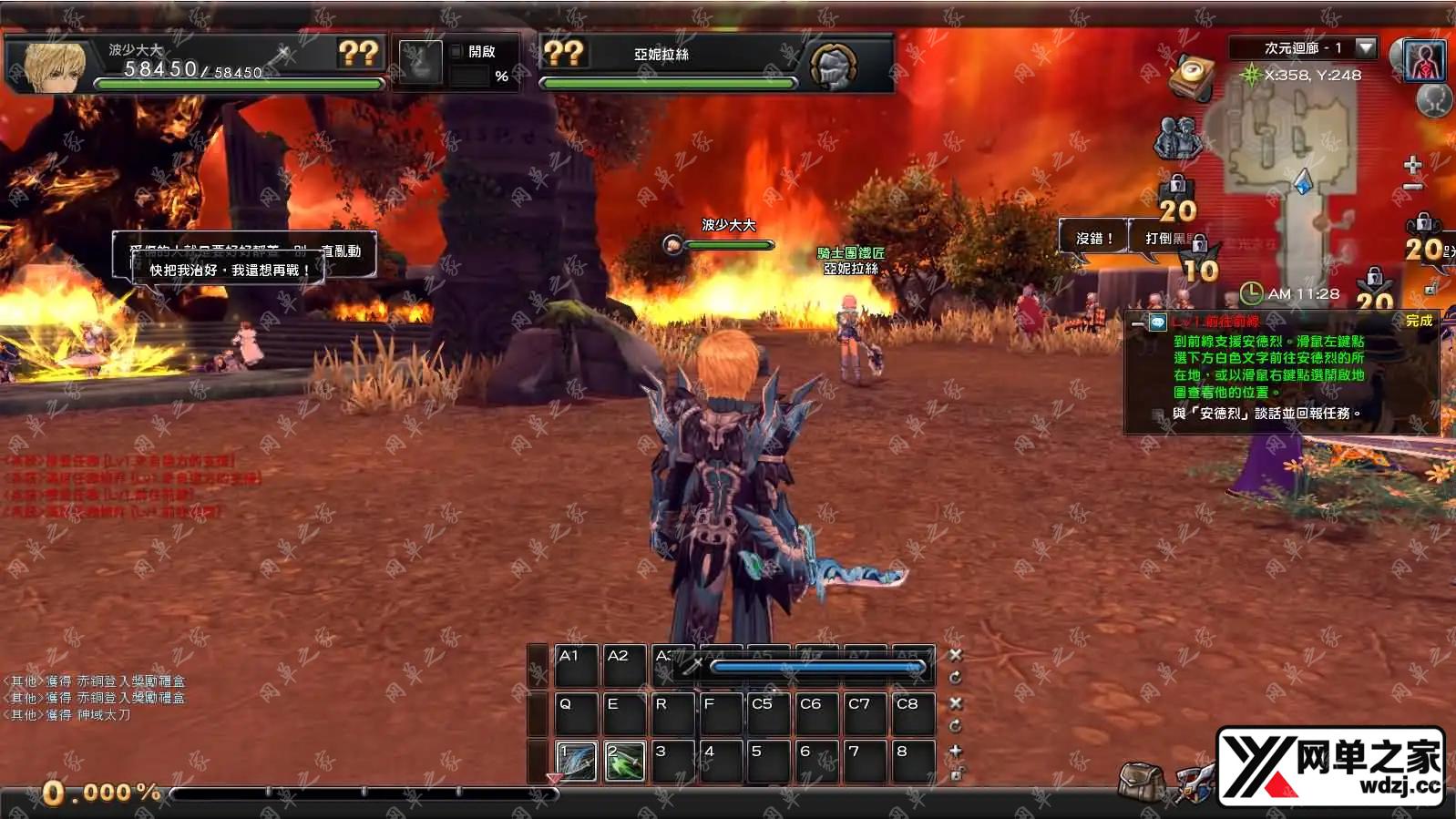Collapse the quest tracker with the minus button
Image resolution: width=1456 pixels, height=819 pixels.
click(x=1137, y=323)
